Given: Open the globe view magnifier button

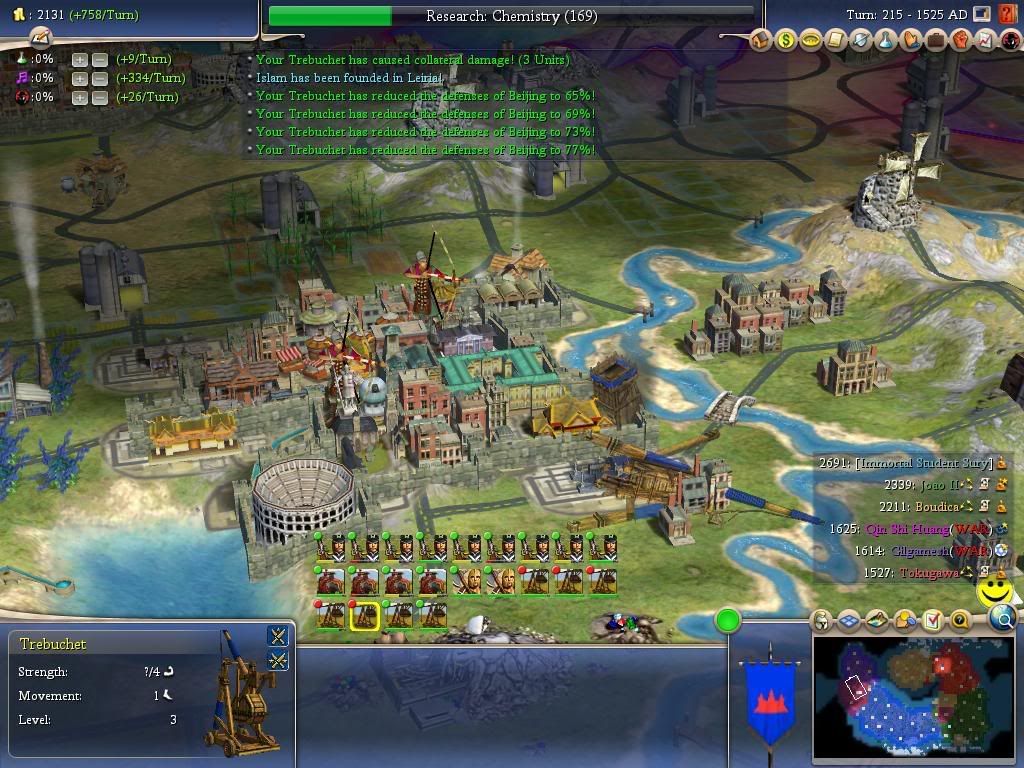Looking at the screenshot, I should coord(1003,619).
